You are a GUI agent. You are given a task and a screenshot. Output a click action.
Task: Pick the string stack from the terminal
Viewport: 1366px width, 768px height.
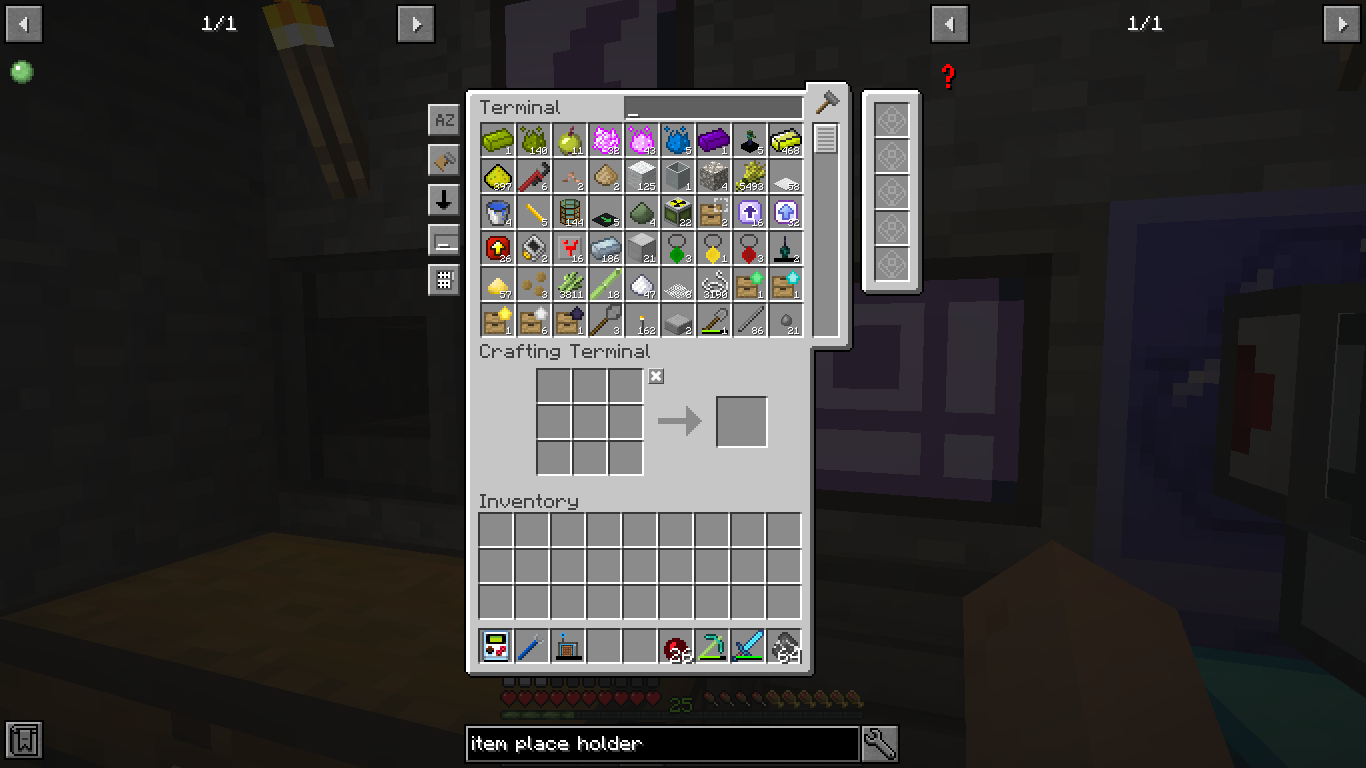pyautogui.click(x=714, y=285)
